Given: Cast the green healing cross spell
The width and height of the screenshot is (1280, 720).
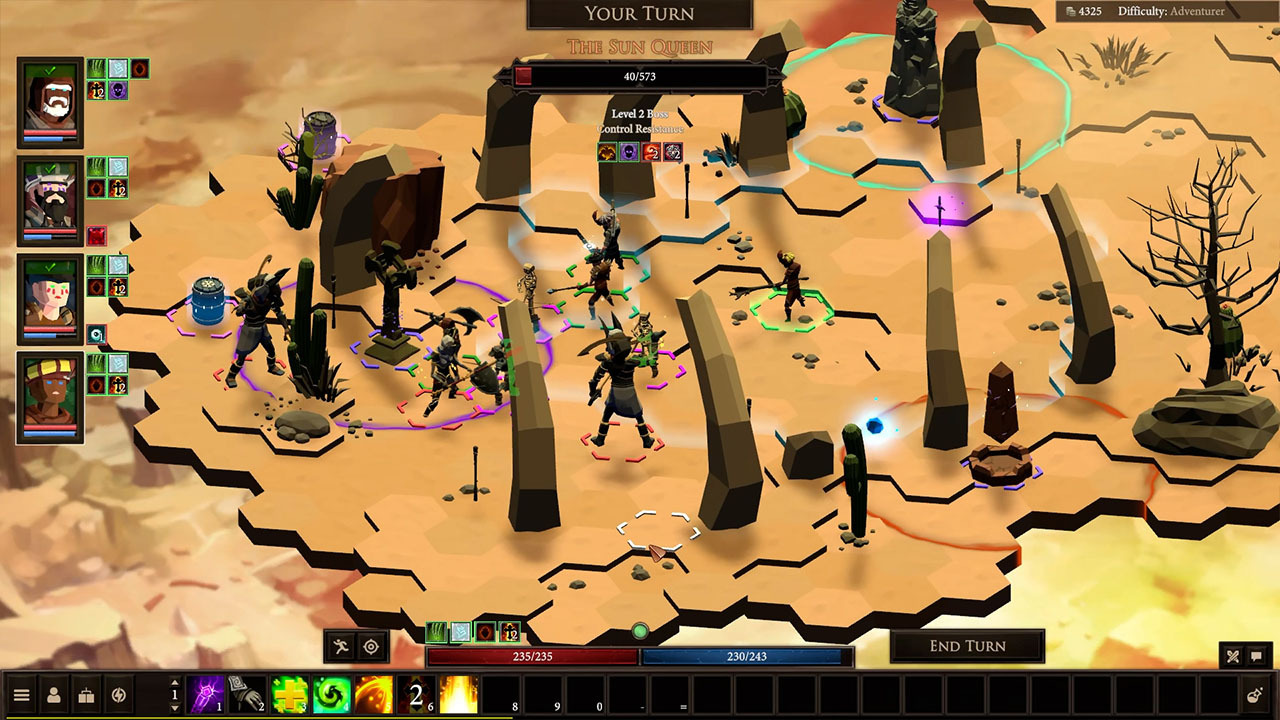Looking at the screenshot, I should click(x=290, y=695).
